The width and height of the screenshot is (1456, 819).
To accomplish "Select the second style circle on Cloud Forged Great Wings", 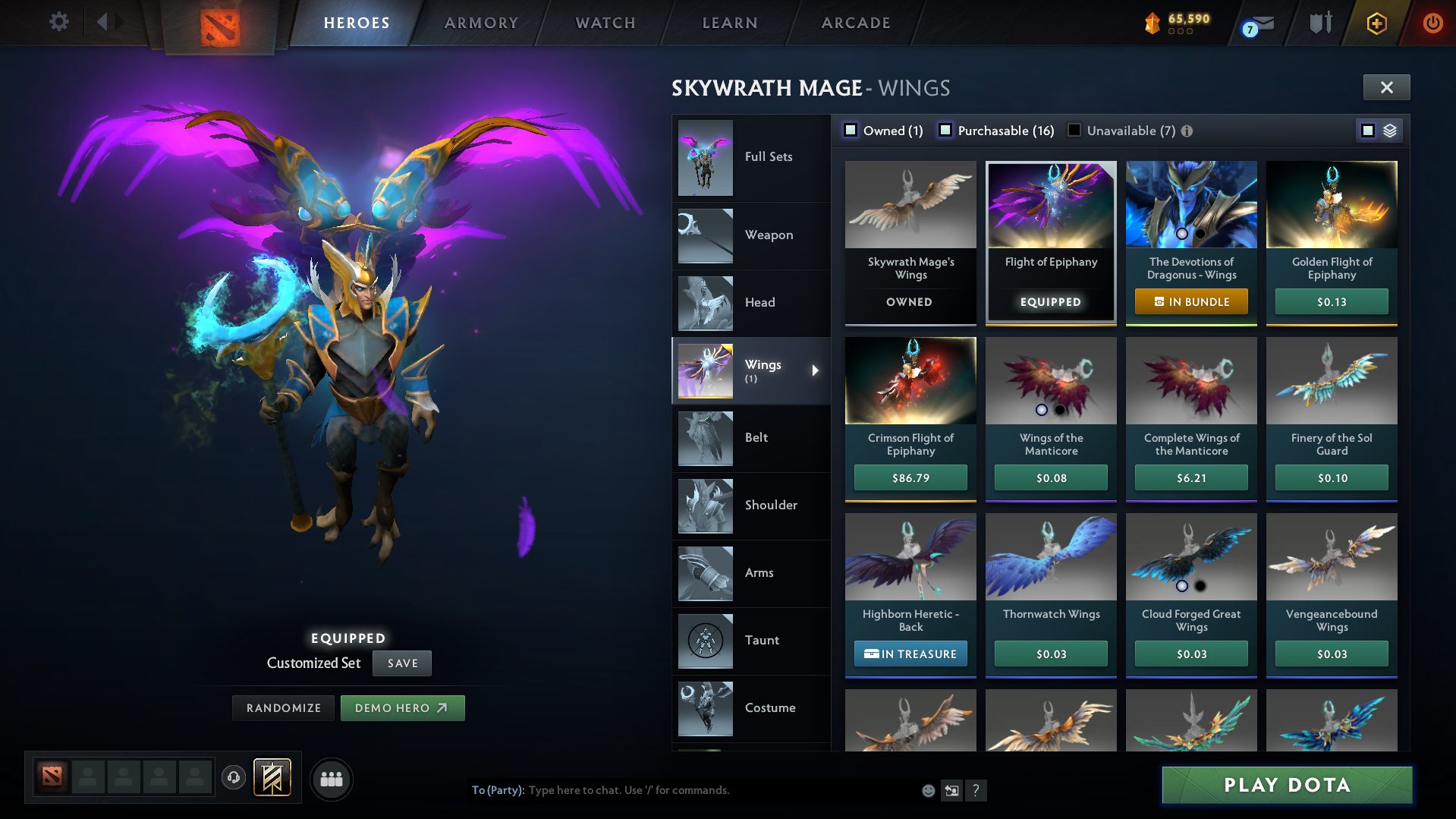I will (x=1201, y=586).
